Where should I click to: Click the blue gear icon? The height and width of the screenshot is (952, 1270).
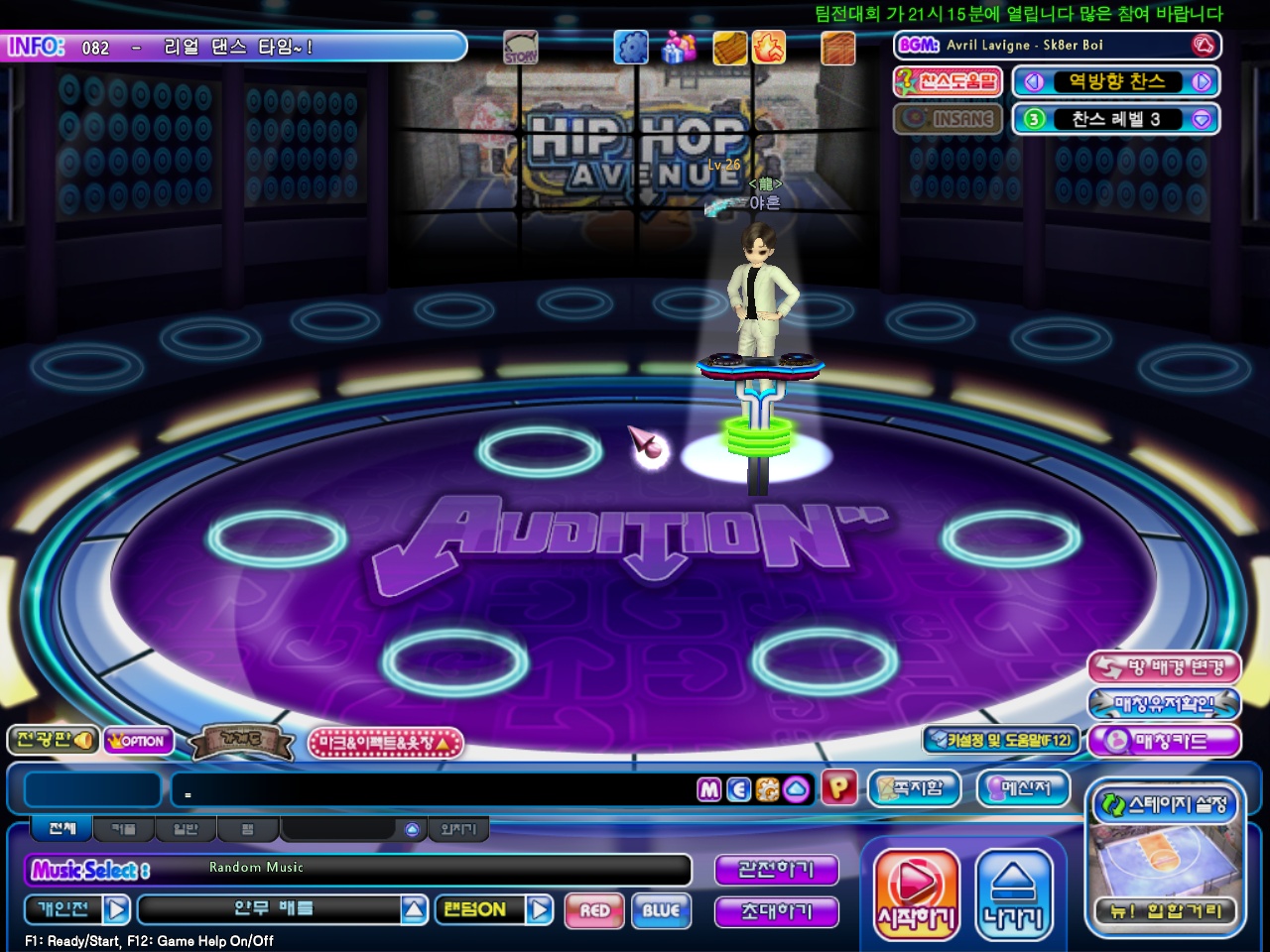click(x=630, y=47)
